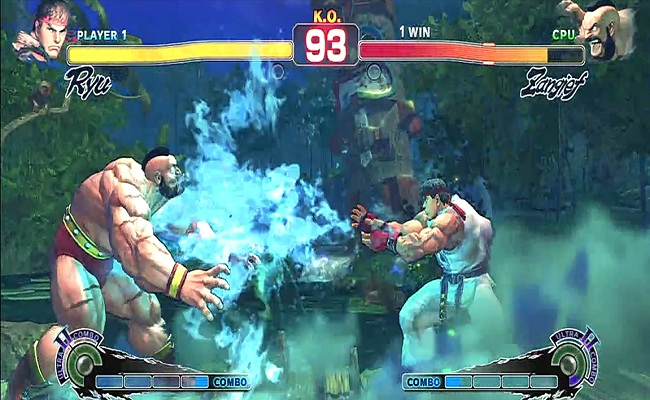Viewport: 650px width, 400px height.
Task: Click Ryu's character portrait
Action: [x=40, y=28]
